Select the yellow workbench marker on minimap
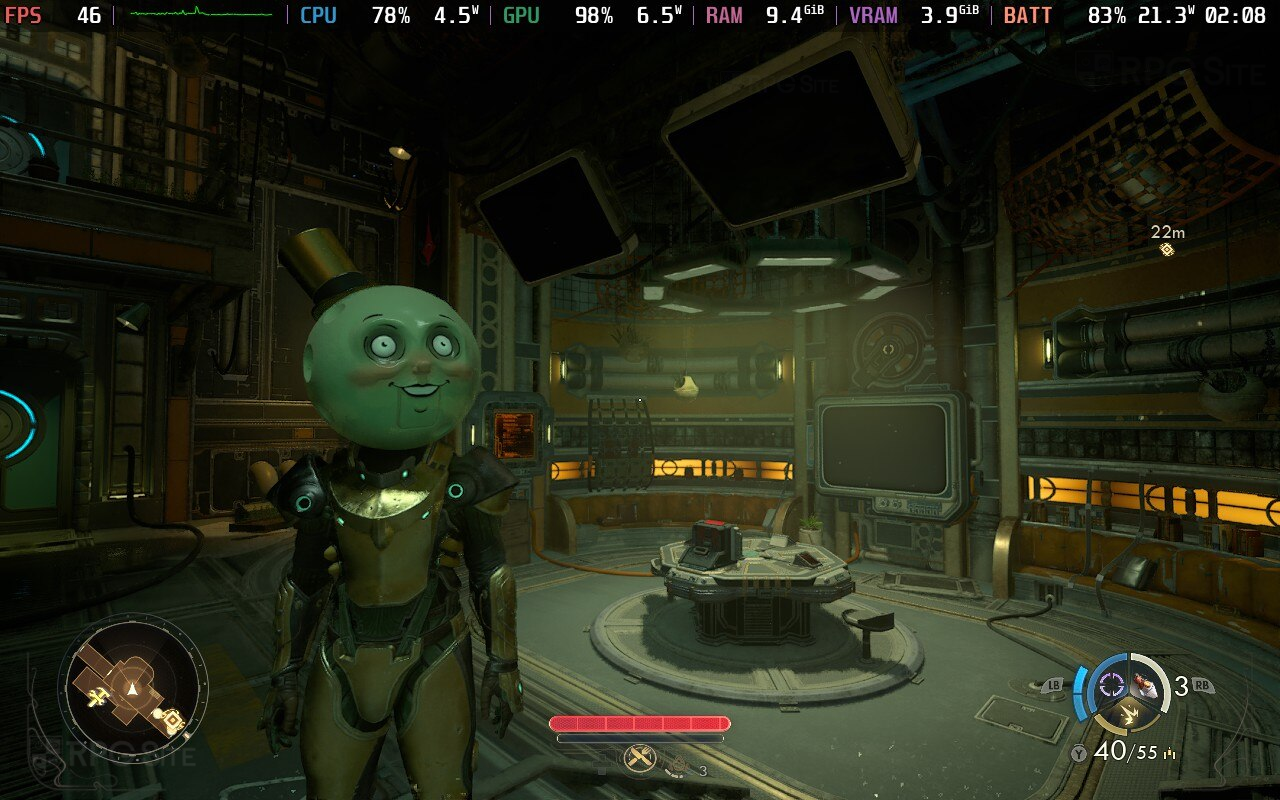Screen dimensions: 1280x800 (x=97, y=697)
